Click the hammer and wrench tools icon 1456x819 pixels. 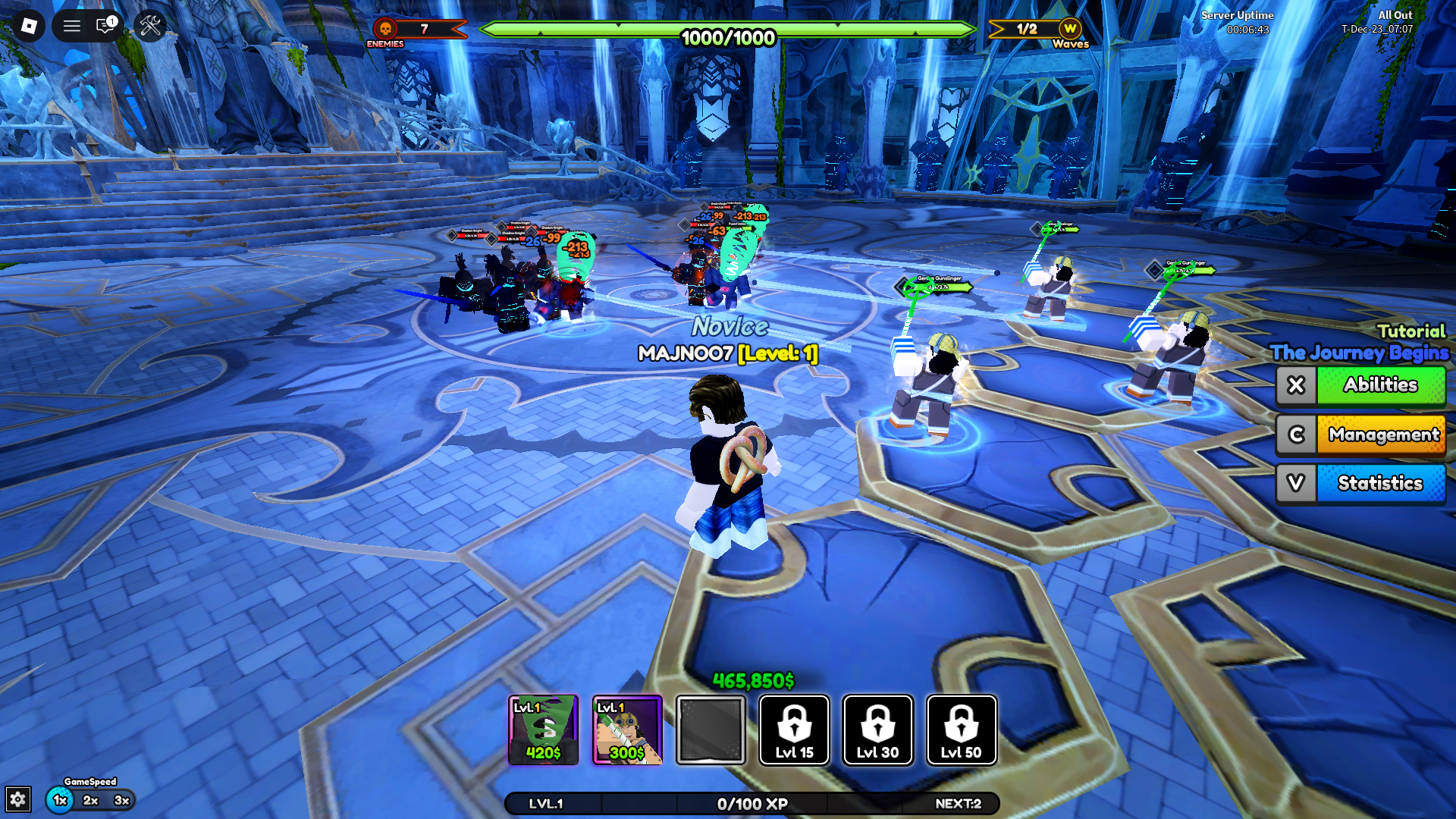150,25
